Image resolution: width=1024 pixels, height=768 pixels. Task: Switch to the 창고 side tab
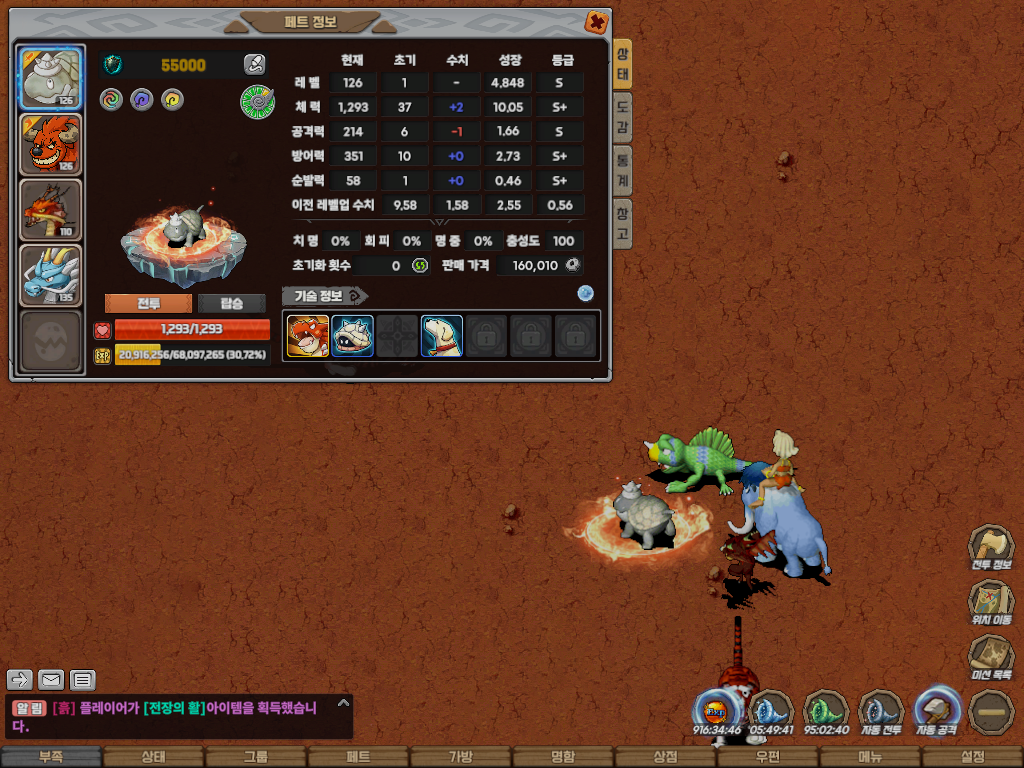tap(622, 223)
